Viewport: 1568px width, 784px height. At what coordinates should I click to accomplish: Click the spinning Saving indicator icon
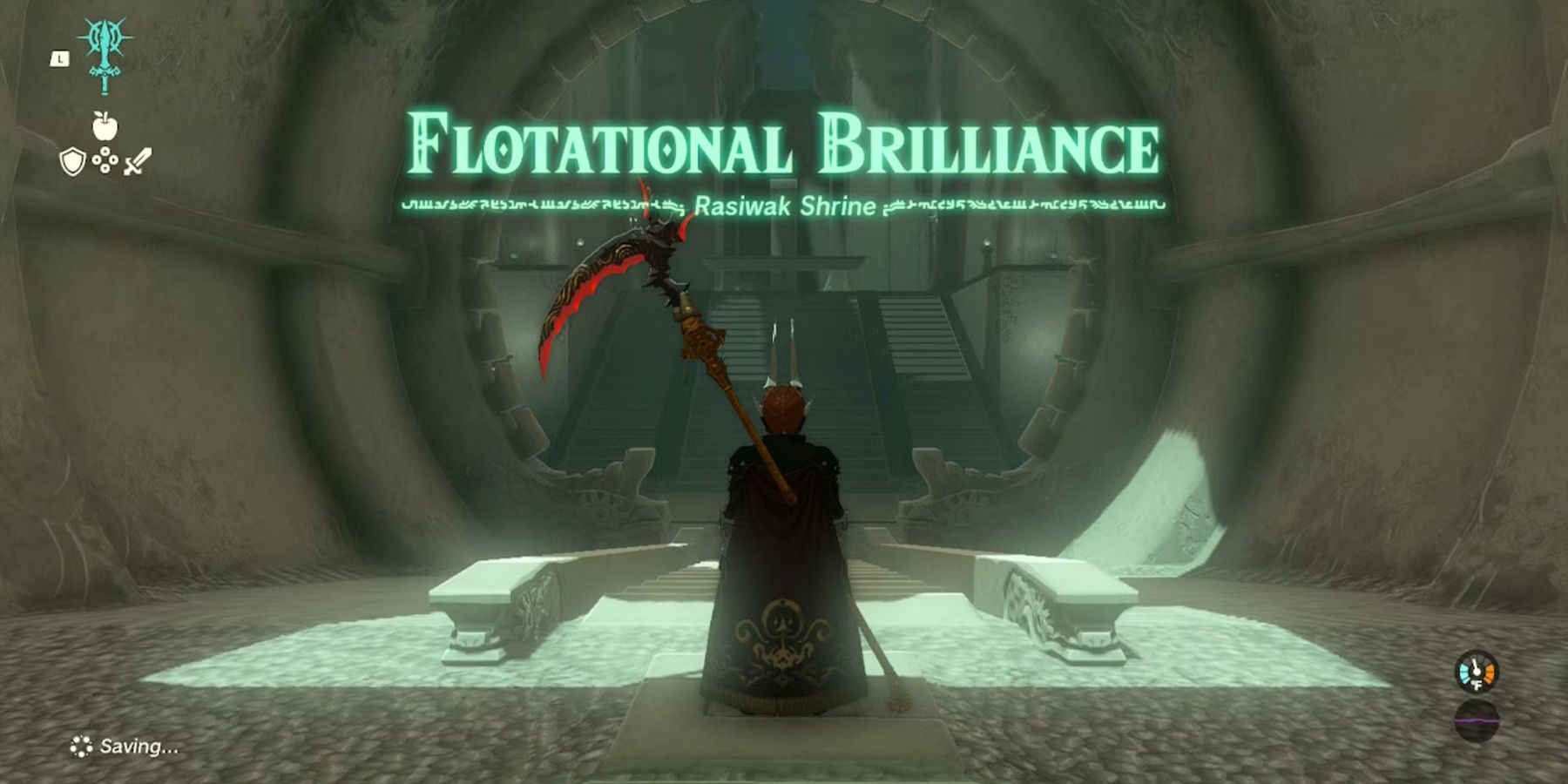[x=84, y=745]
